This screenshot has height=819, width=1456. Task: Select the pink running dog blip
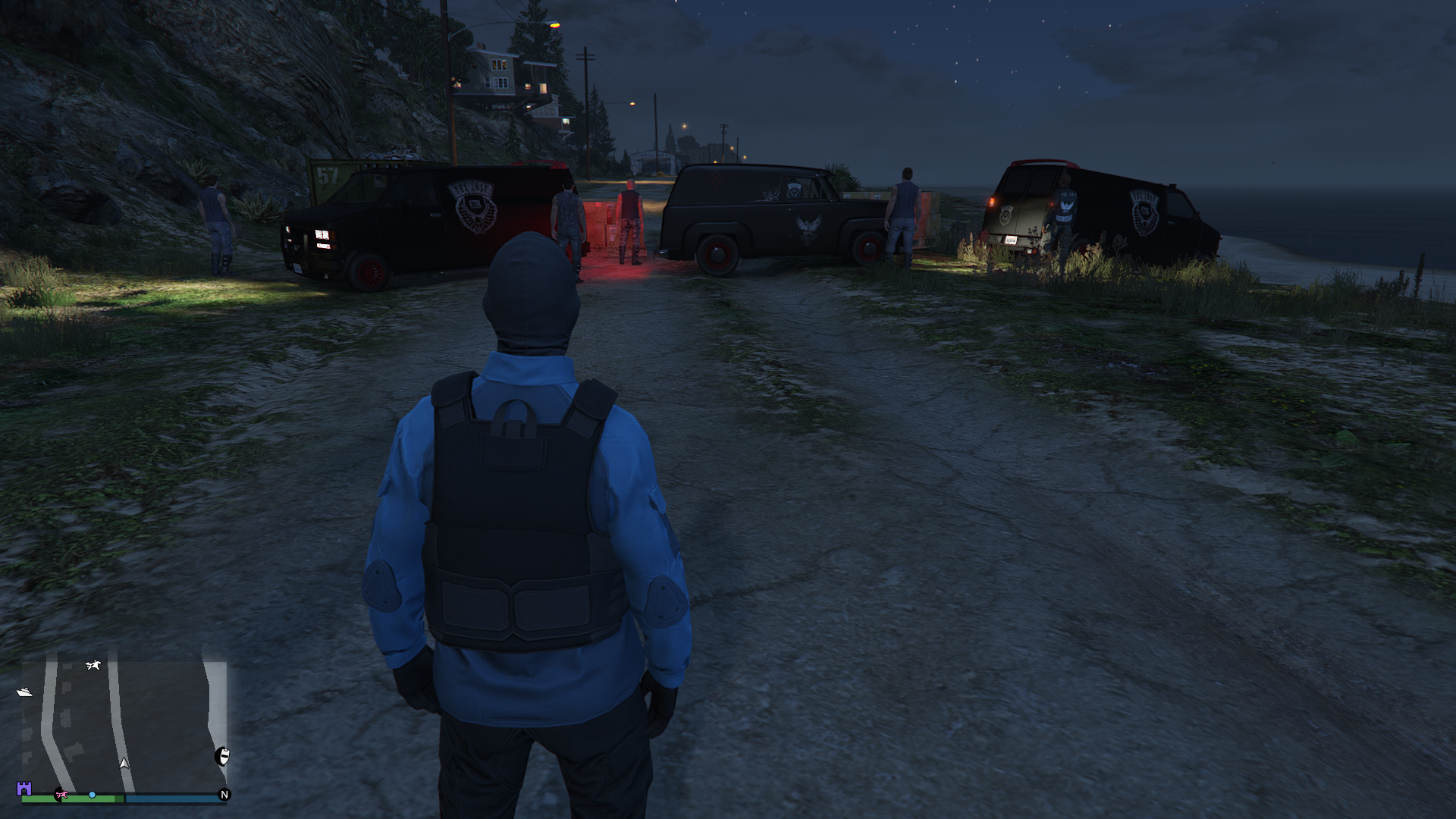[x=61, y=795]
